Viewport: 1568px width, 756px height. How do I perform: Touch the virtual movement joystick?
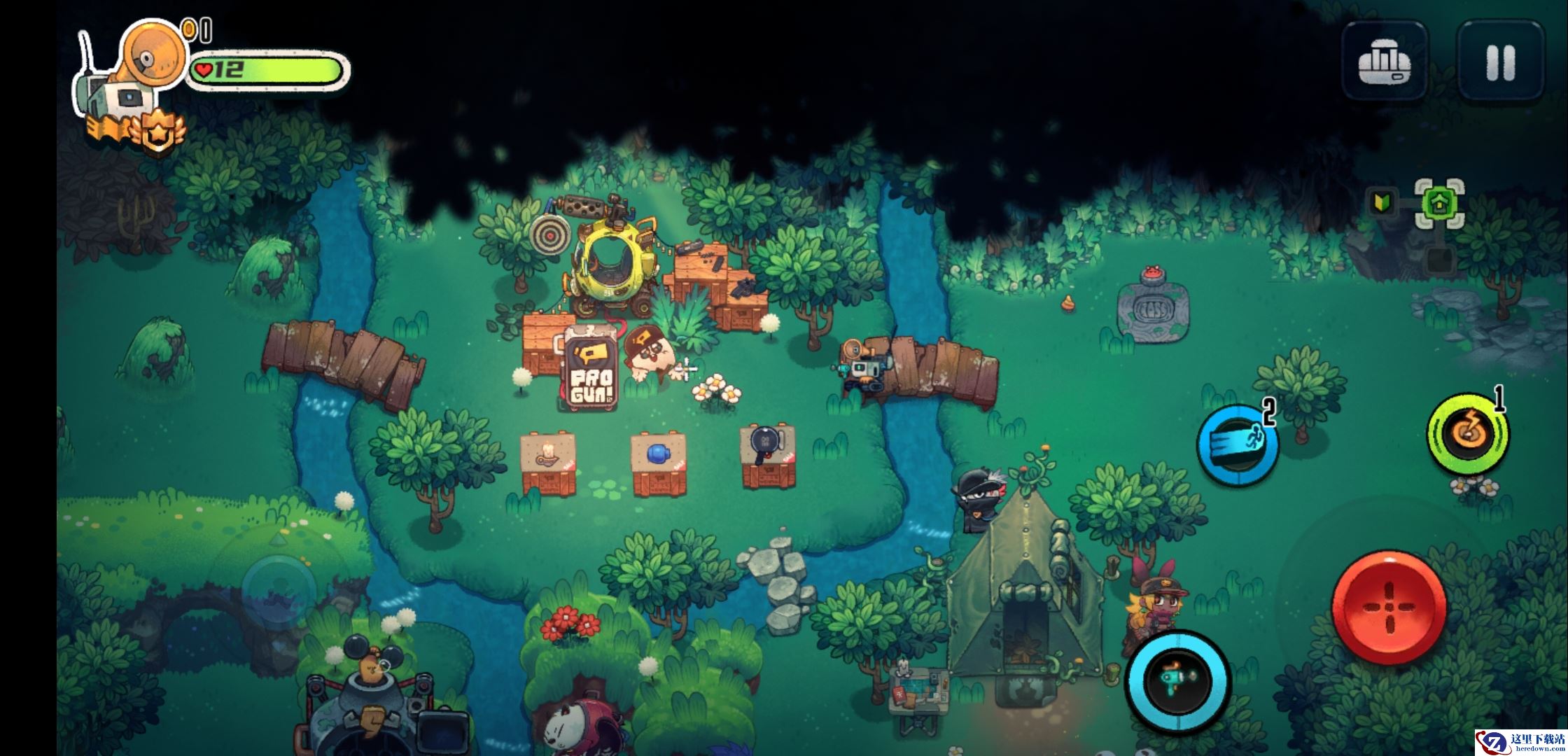pyautogui.click(x=278, y=589)
